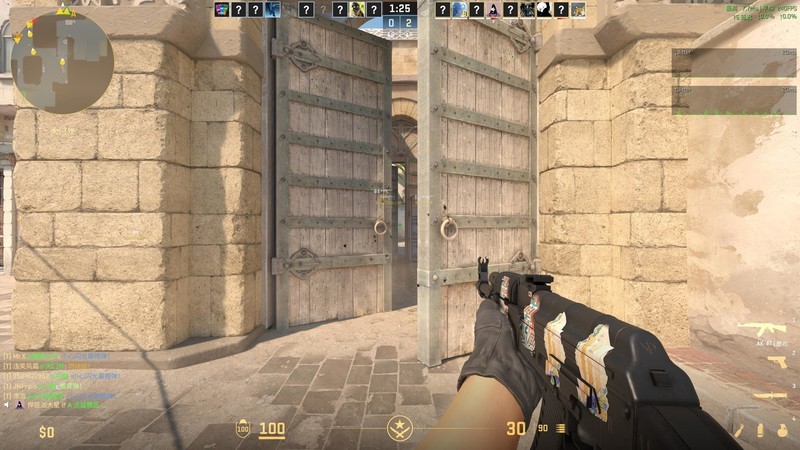Screen dimensions: 800x450
Task: Click the circular radar minimap
Action: (62, 48)
